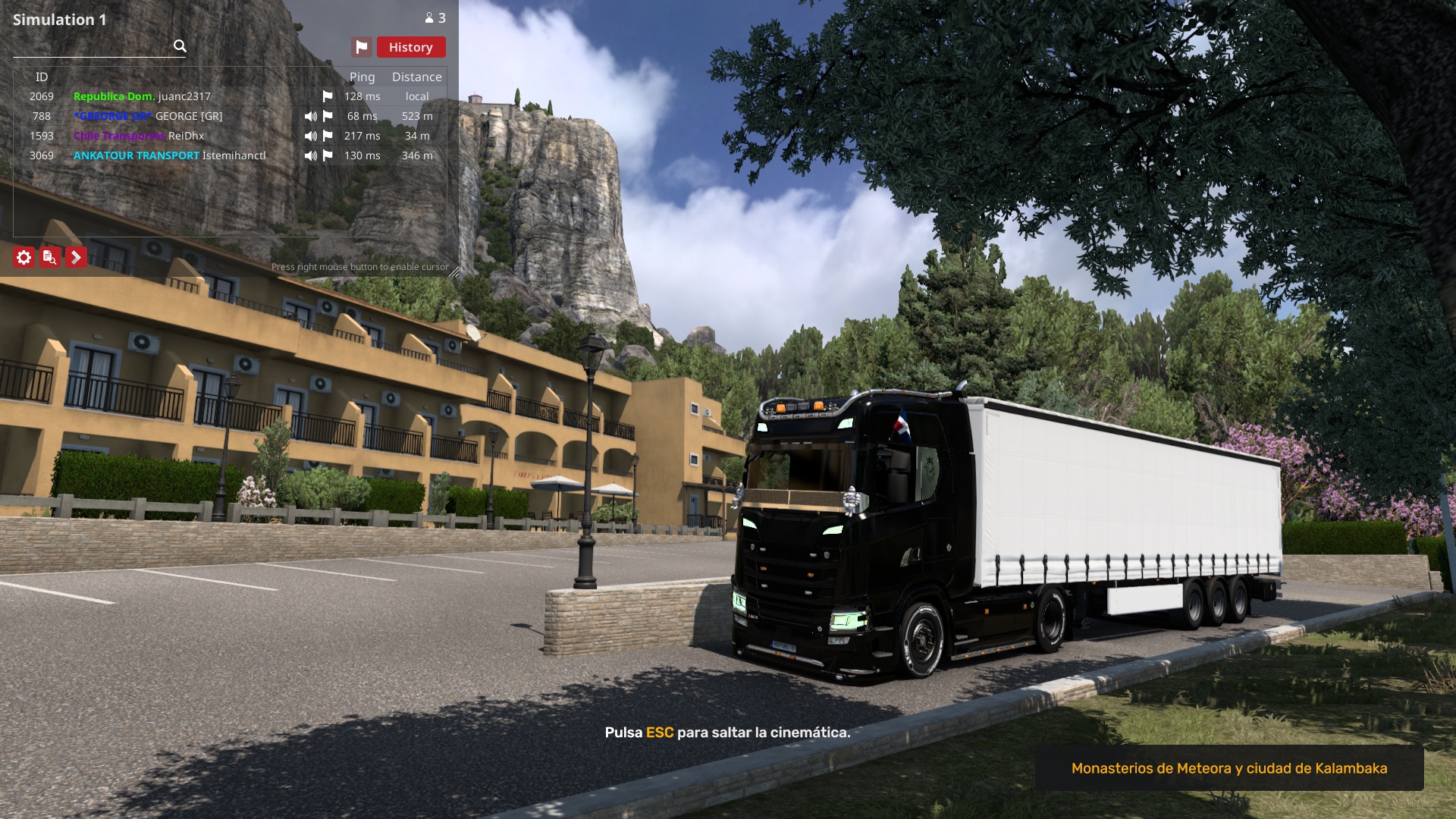Focus the player search field
The image size is (1456, 819).
click(93, 46)
